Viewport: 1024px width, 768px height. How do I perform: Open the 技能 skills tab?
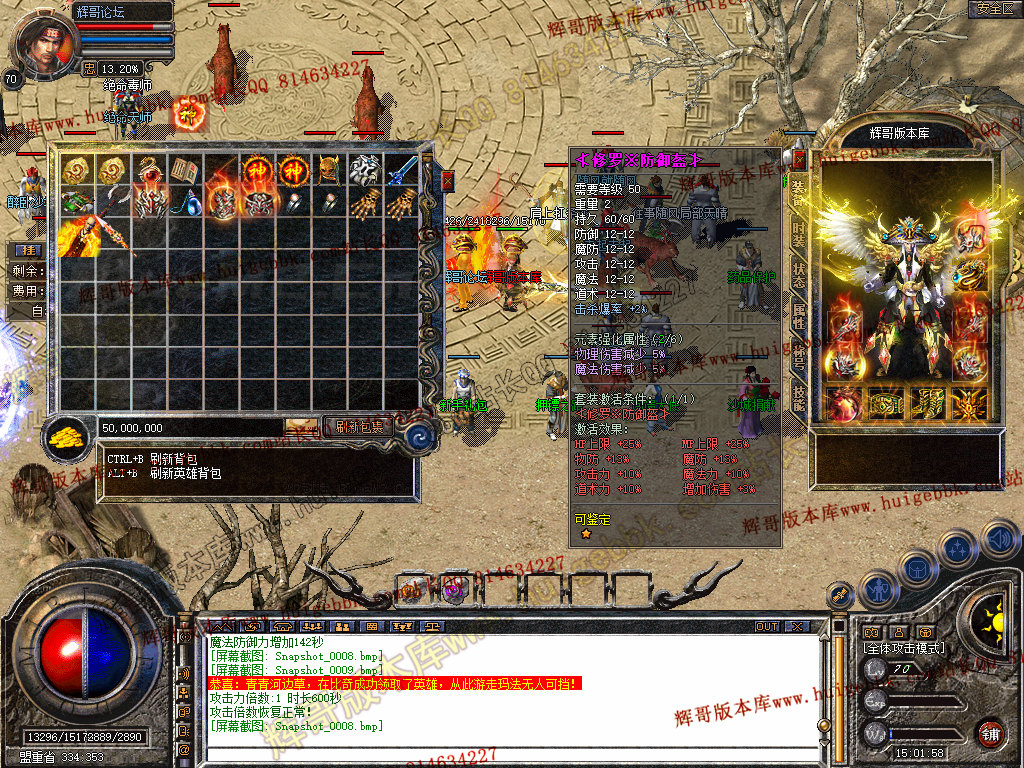click(799, 398)
